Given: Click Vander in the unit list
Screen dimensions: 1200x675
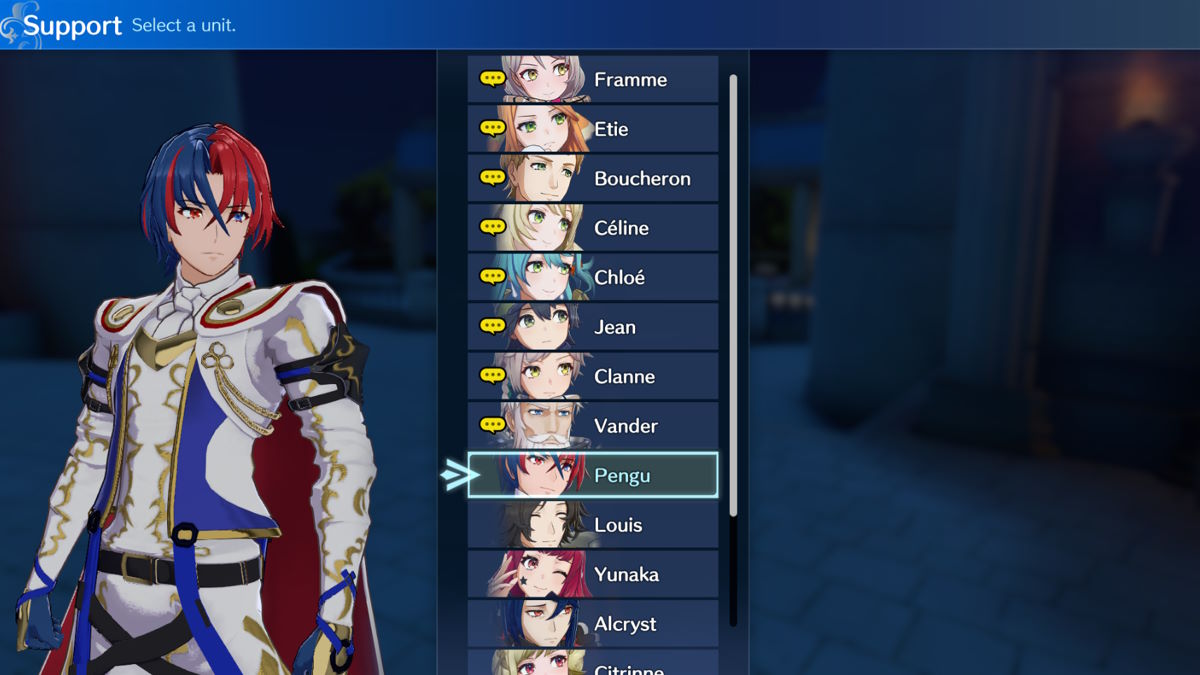Looking at the screenshot, I should pos(593,426).
